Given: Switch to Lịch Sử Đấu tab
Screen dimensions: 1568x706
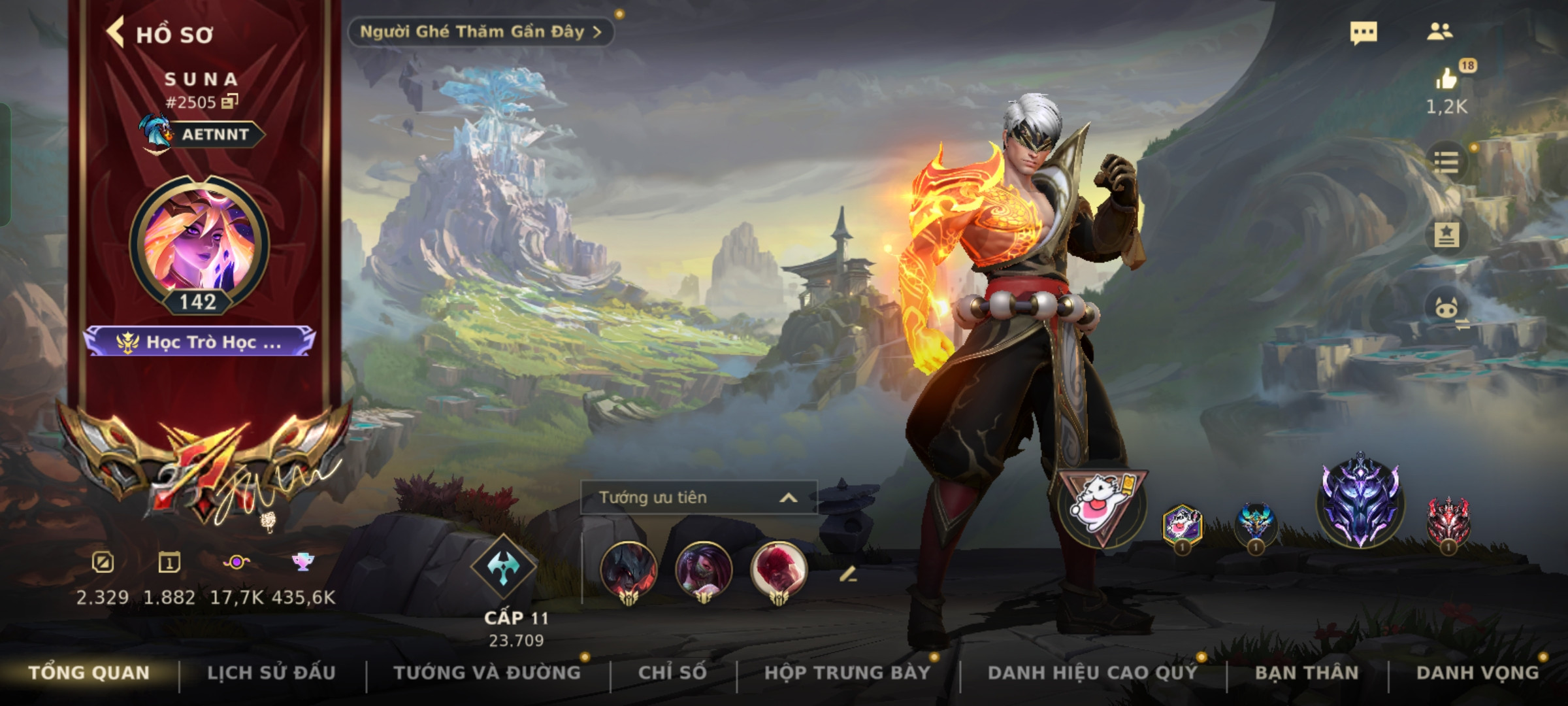Looking at the screenshot, I should click(x=271, y=673).
